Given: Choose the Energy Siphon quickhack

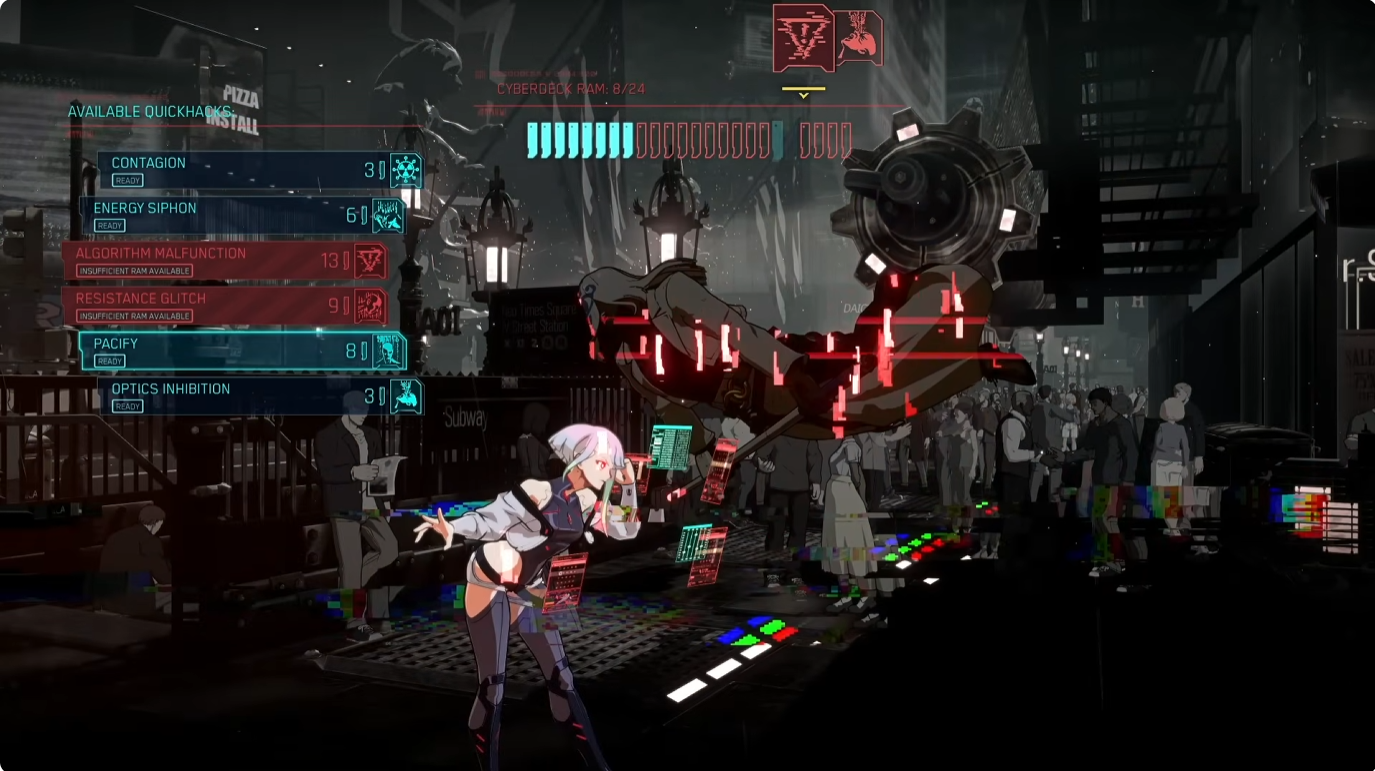Looking at the screenshot, I should tap(241, 215).
